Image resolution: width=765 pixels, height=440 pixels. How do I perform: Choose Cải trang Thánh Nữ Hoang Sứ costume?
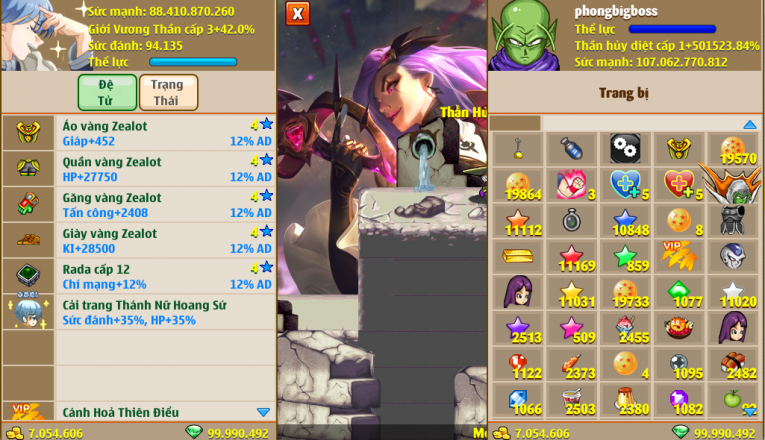[138, 312]
